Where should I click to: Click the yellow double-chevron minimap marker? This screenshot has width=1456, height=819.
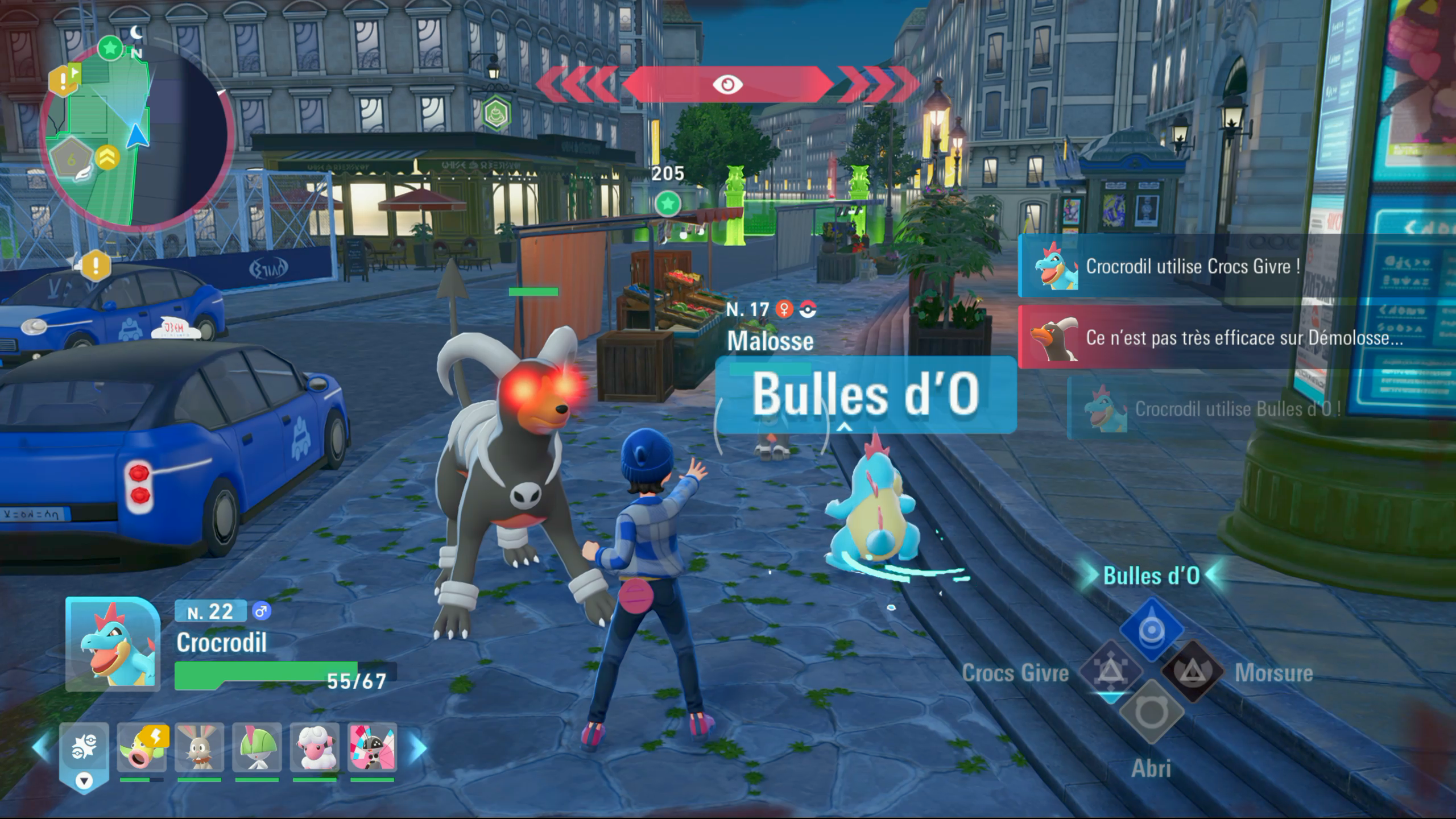click(x=107, y=158)
